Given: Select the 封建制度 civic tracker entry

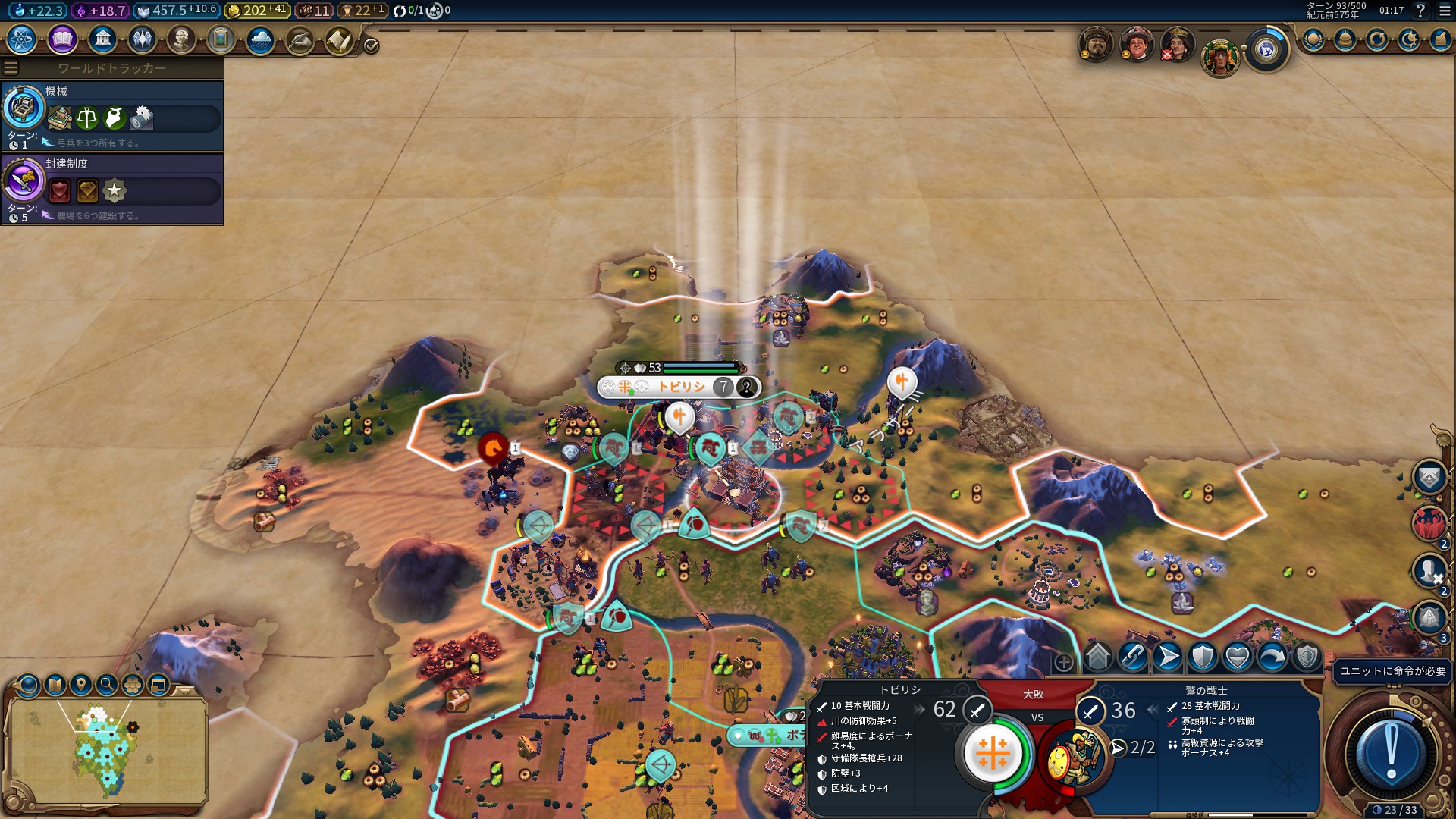Looking at the screenshot, I should tap(112, 189).
